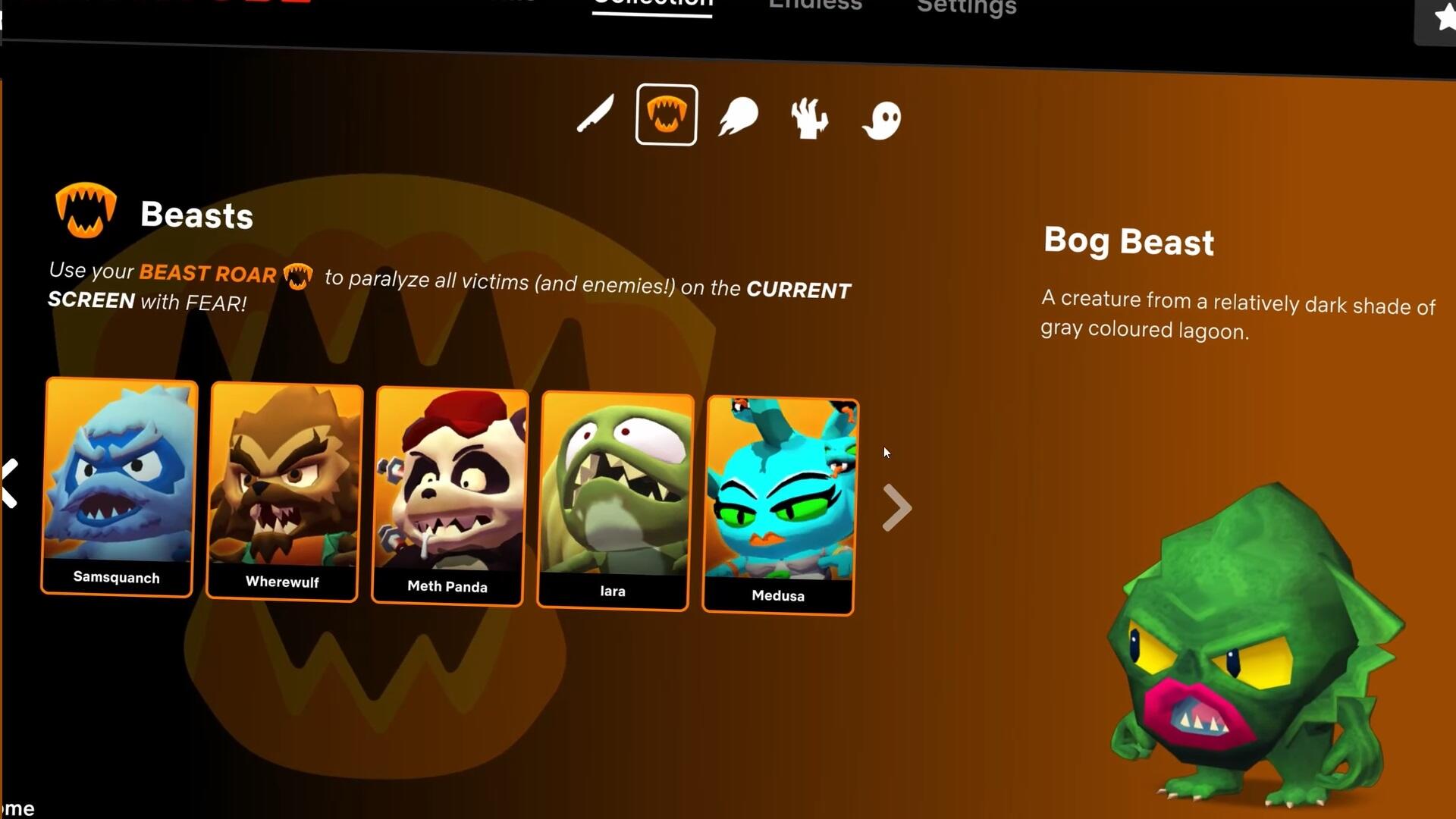Open the Endless tab

point(815,6)
